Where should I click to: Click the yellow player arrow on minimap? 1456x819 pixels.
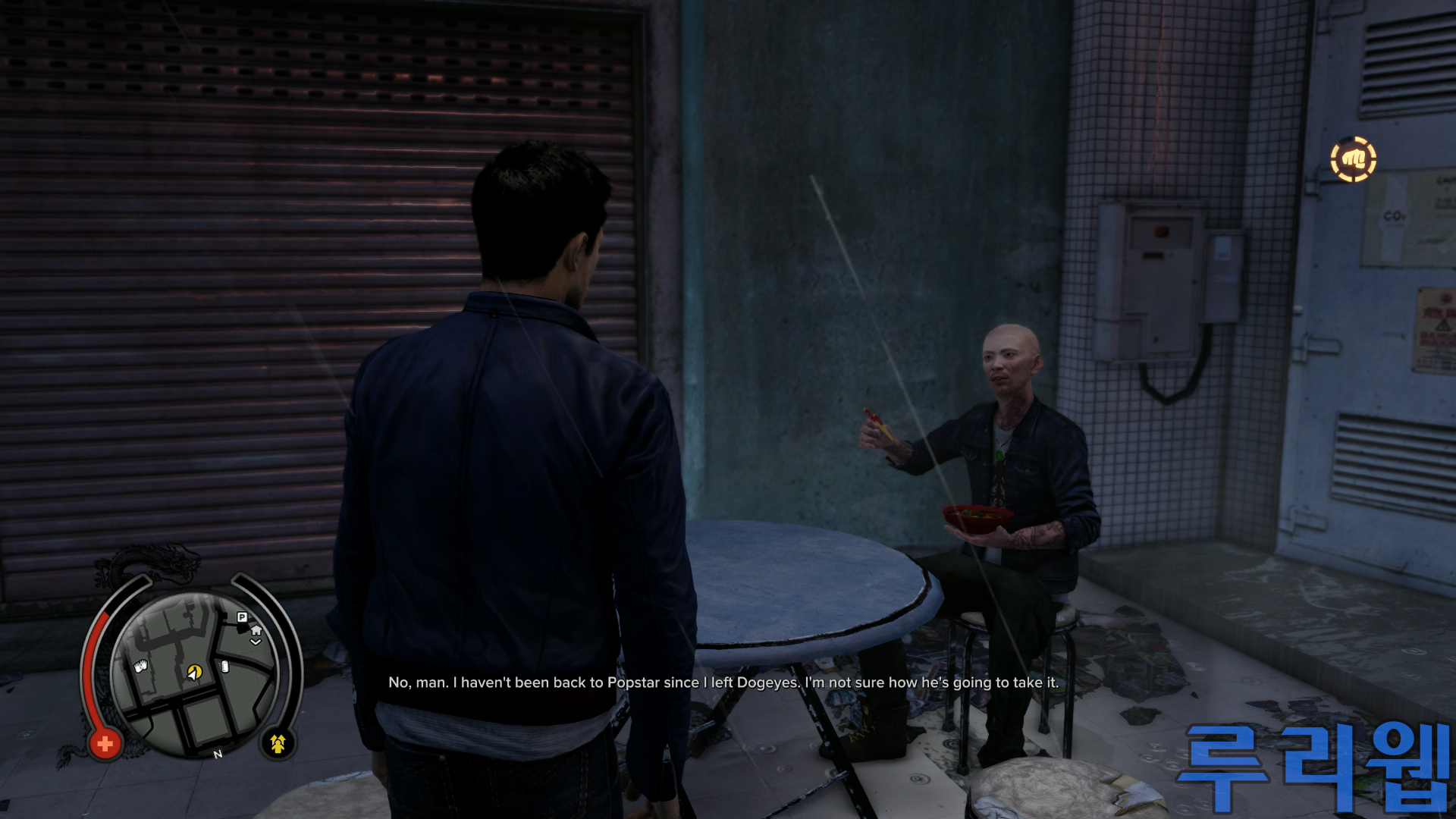pos(194,672)
